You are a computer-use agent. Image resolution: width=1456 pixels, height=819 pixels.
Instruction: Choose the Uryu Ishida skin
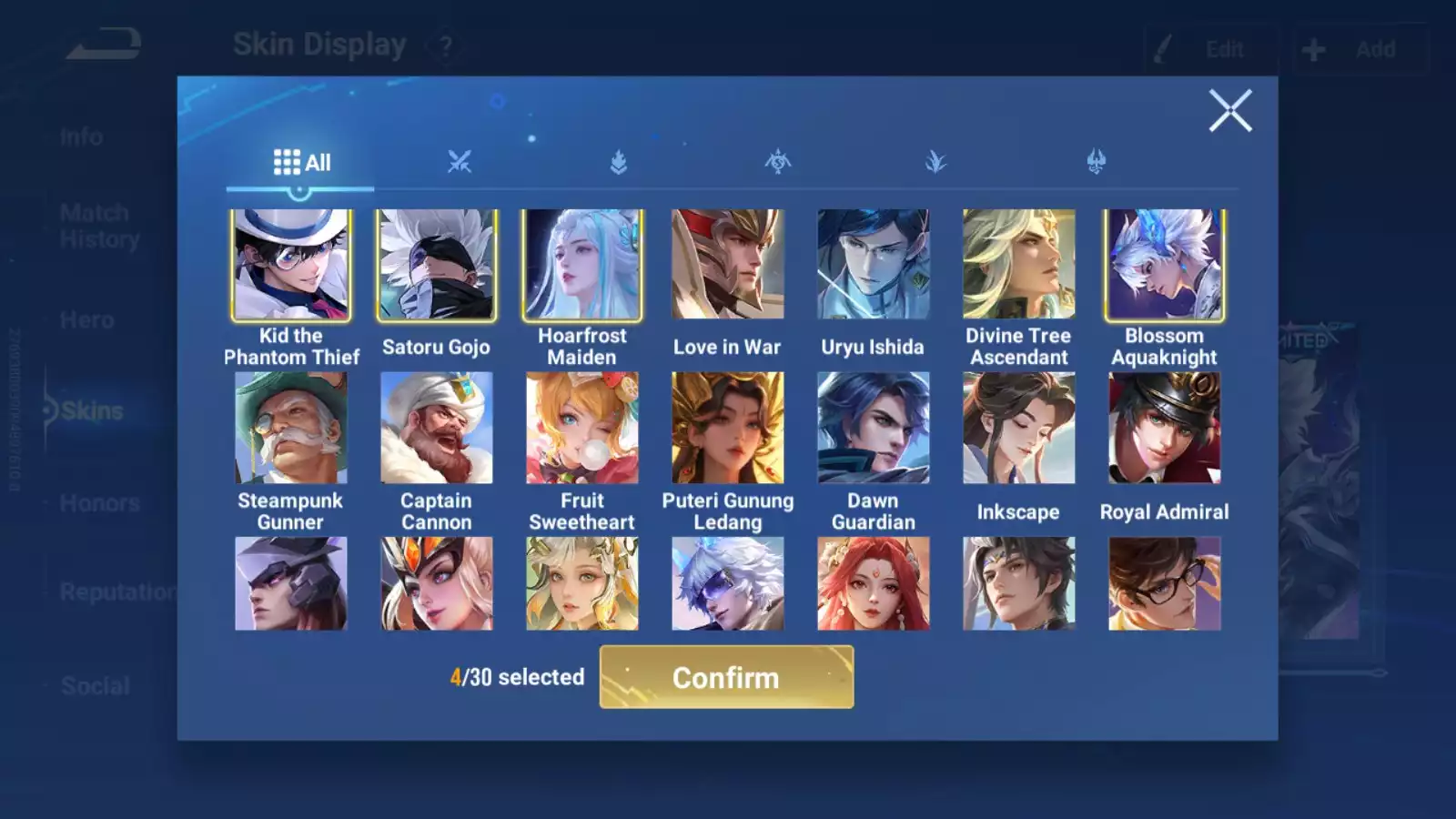coord(874,265)
